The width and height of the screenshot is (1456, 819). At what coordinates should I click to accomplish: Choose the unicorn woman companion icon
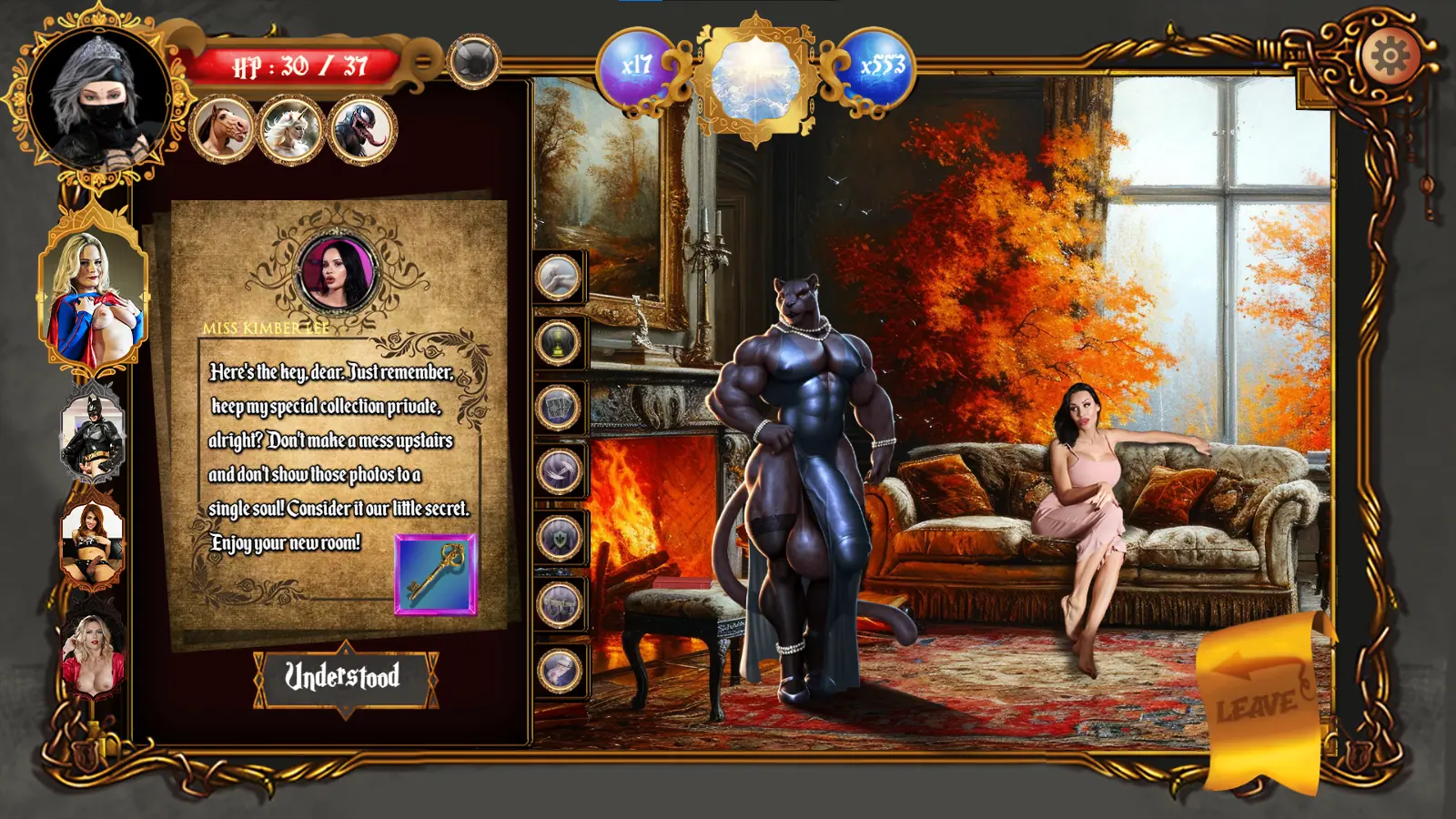[291, 128]
